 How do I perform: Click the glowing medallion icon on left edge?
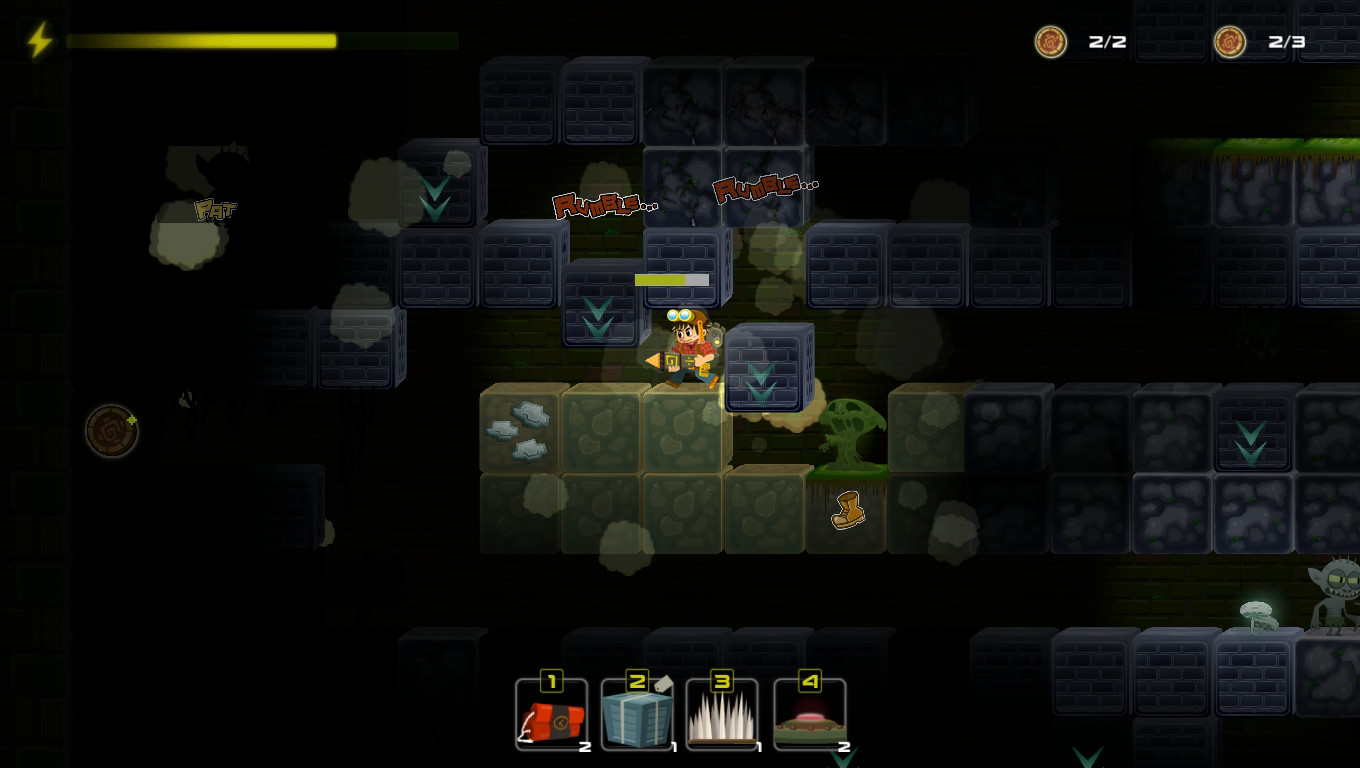click(112, 431)
